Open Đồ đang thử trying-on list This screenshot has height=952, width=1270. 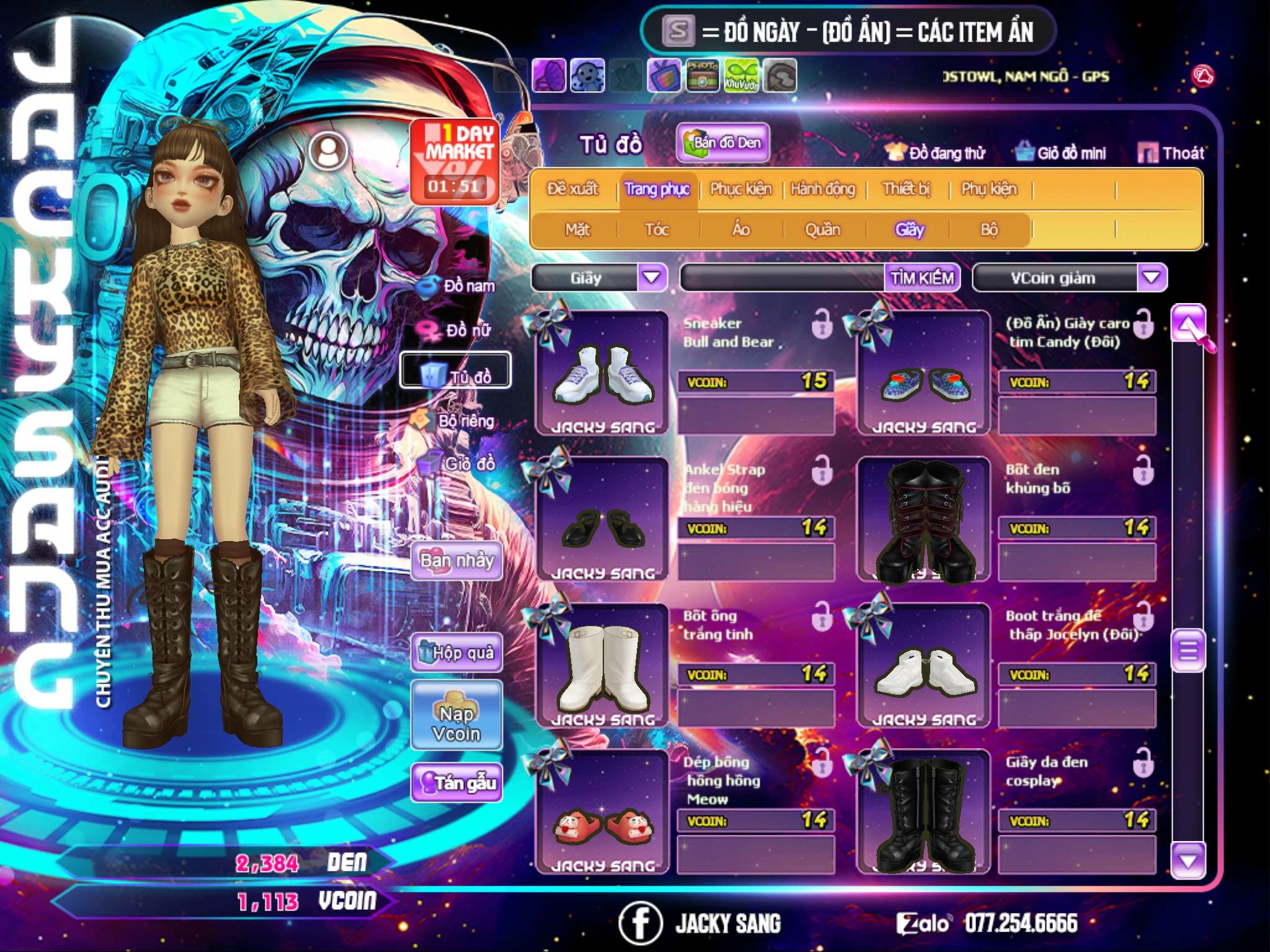point(935,153)
